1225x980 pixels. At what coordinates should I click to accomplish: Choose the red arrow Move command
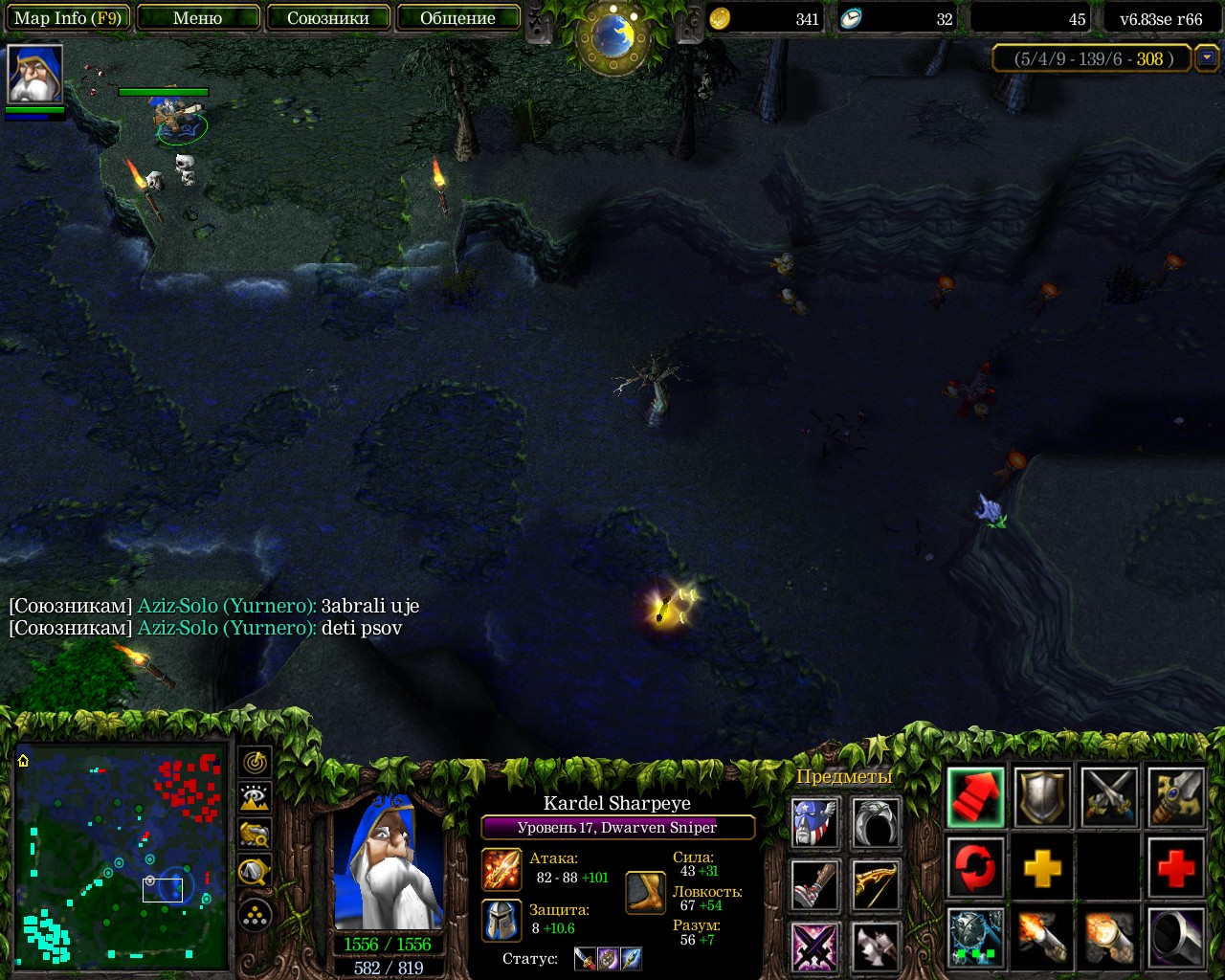[975, 797]
